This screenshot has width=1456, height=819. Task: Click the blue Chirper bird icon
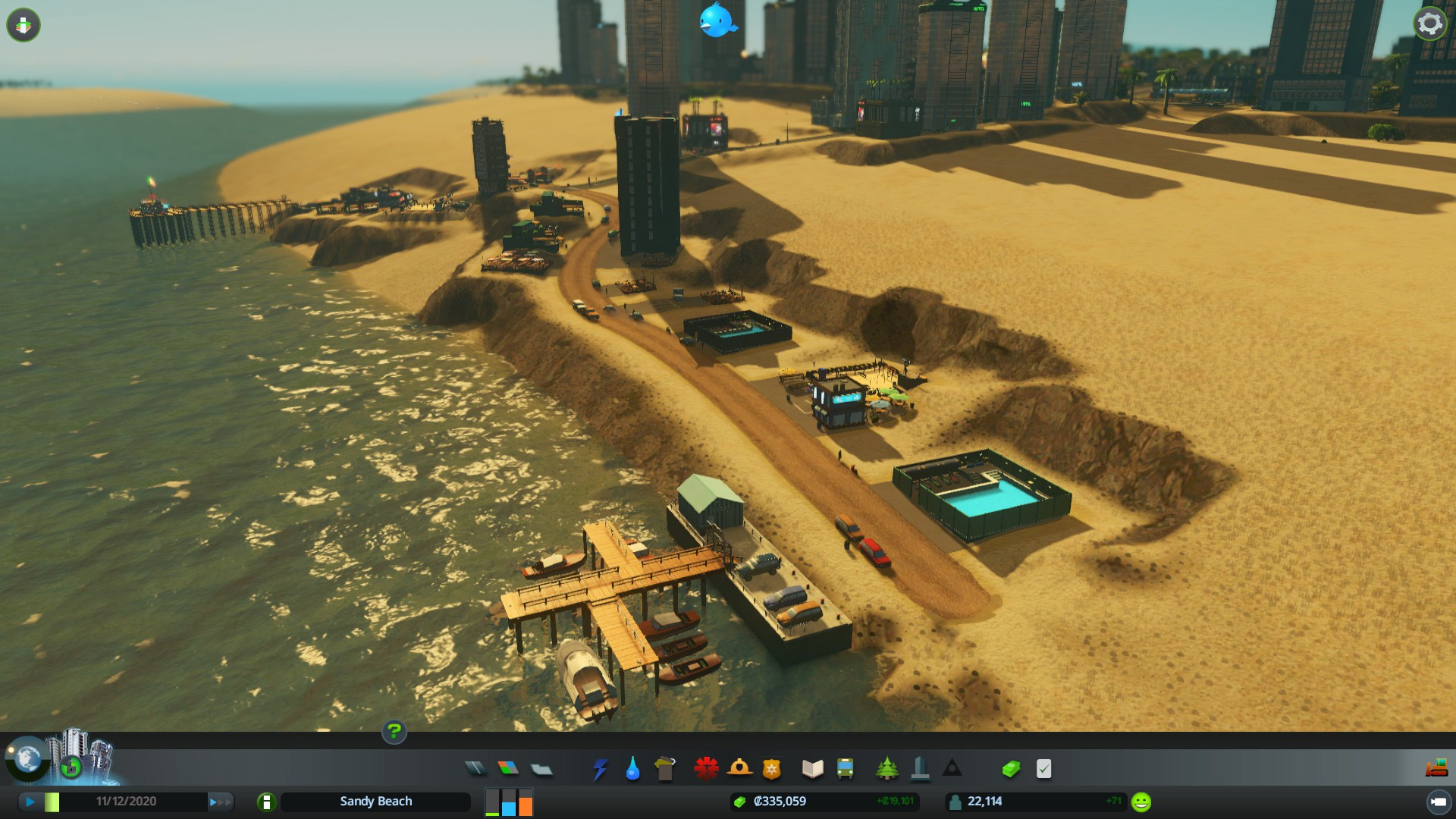[x=717, y=20]
